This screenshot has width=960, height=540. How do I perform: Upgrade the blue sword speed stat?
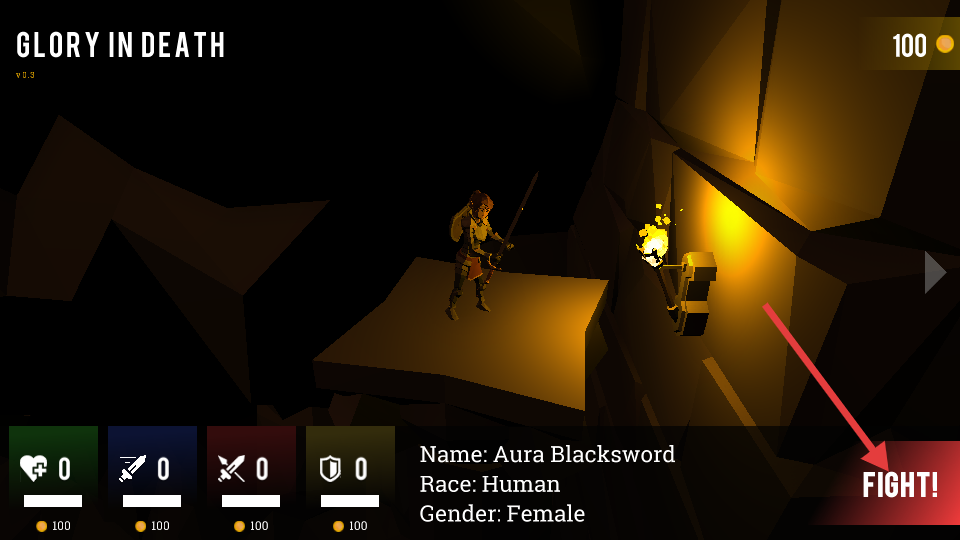(152, 470)
